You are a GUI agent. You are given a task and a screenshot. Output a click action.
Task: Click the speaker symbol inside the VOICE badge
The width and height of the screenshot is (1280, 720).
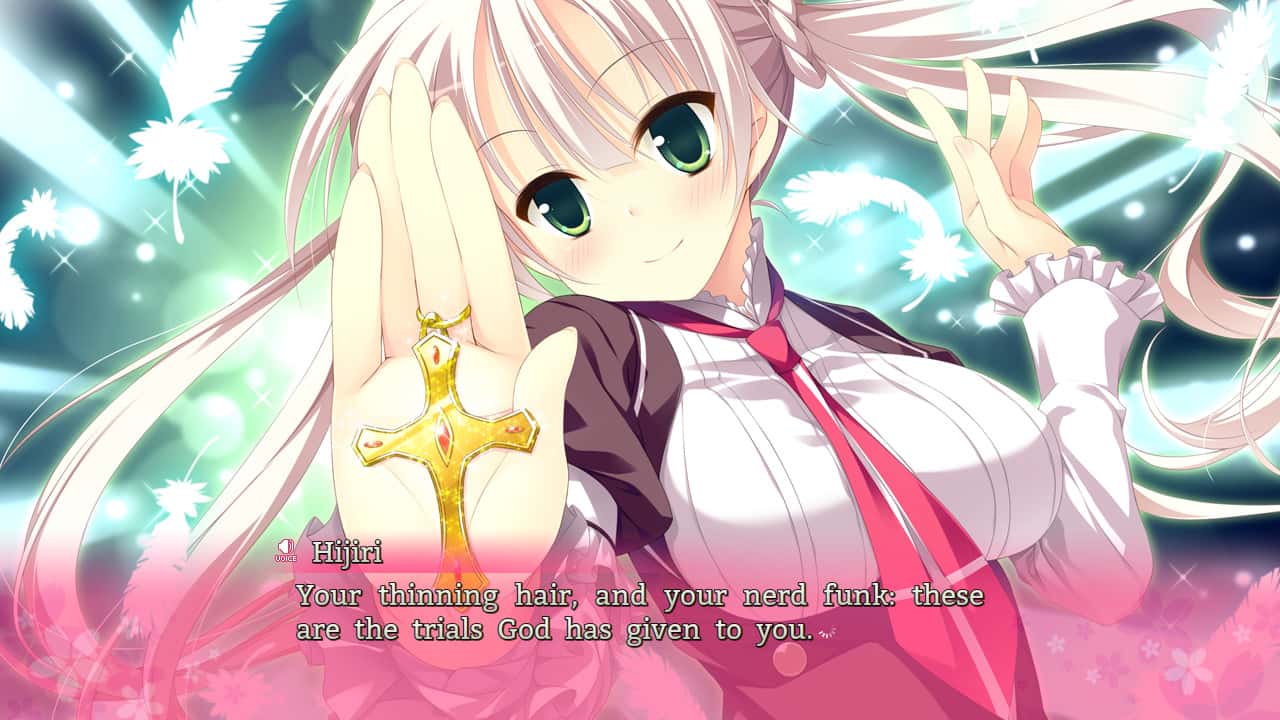[288, 546]
